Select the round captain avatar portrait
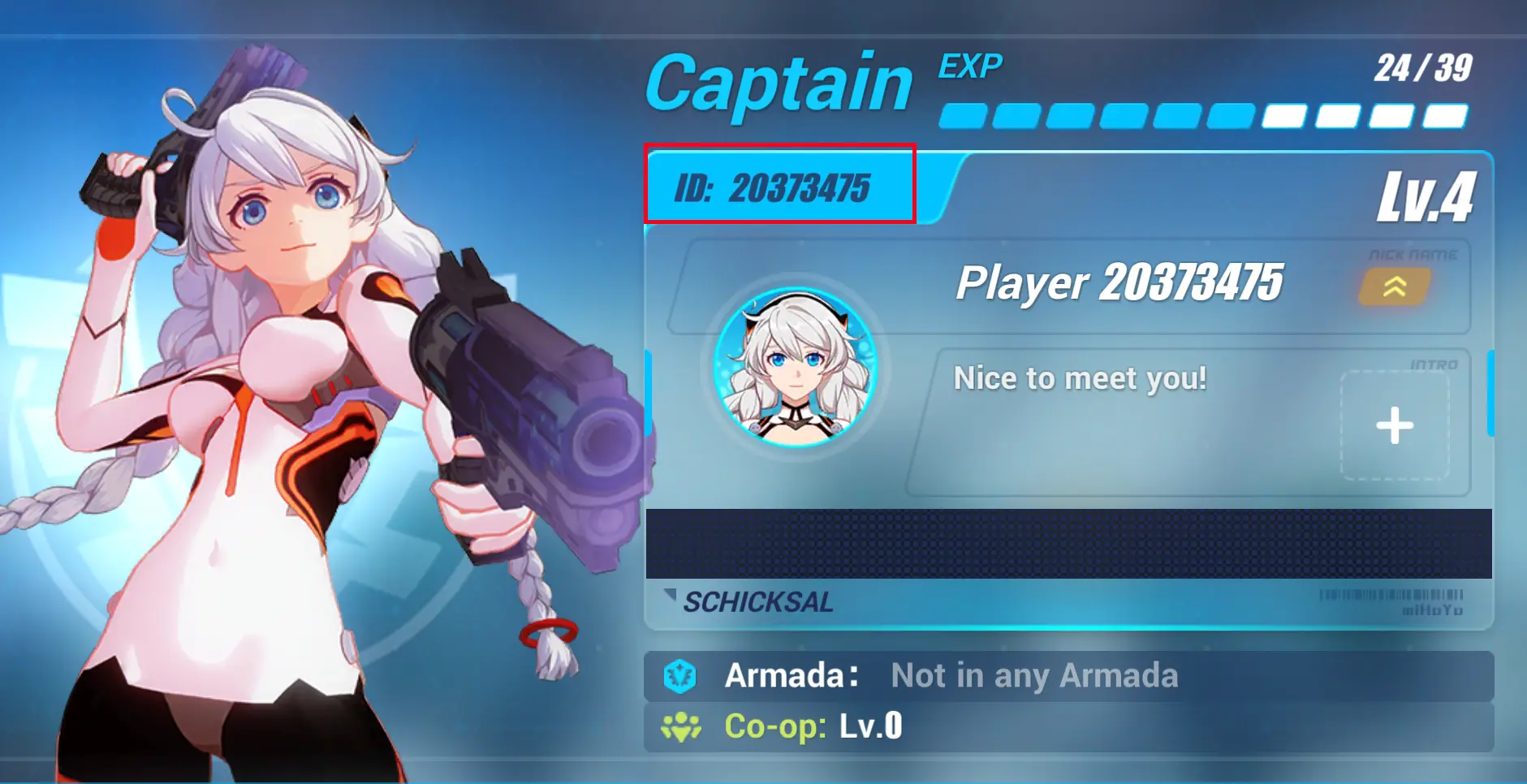Screen dimensions: 1527x784 [796, 368]
